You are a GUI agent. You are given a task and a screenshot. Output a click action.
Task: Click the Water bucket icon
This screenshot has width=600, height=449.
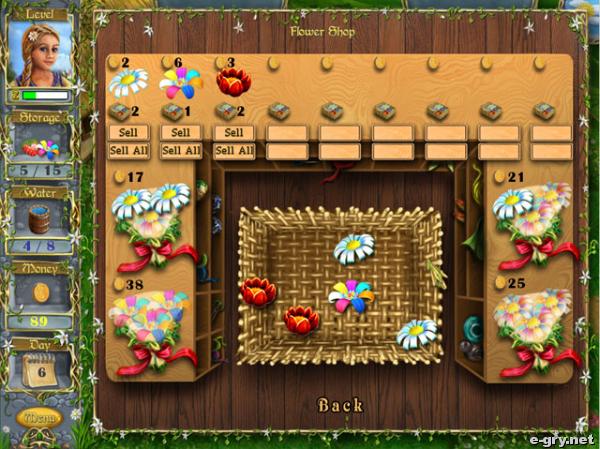coord(41,217)
